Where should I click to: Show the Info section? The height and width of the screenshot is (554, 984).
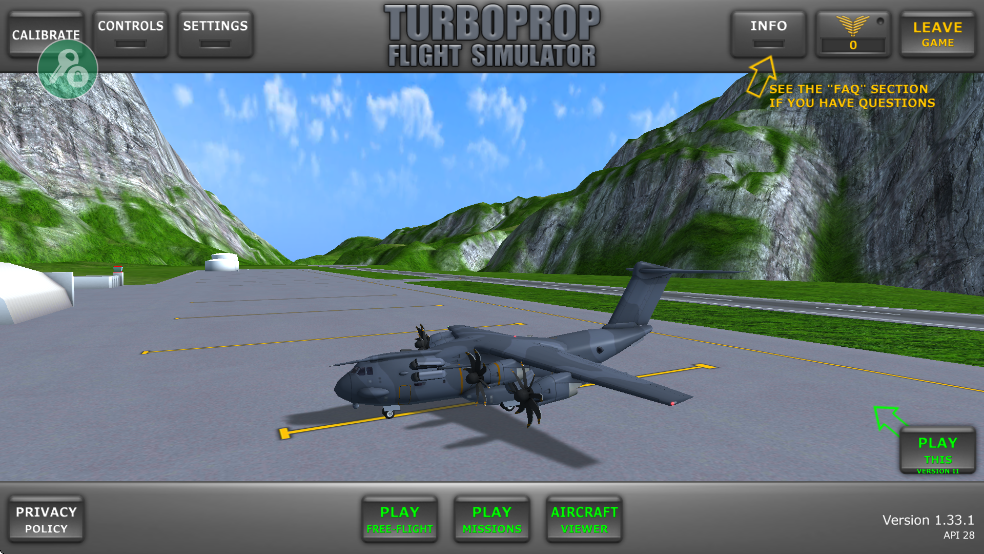pyautogui.click(x=768, y=33)
